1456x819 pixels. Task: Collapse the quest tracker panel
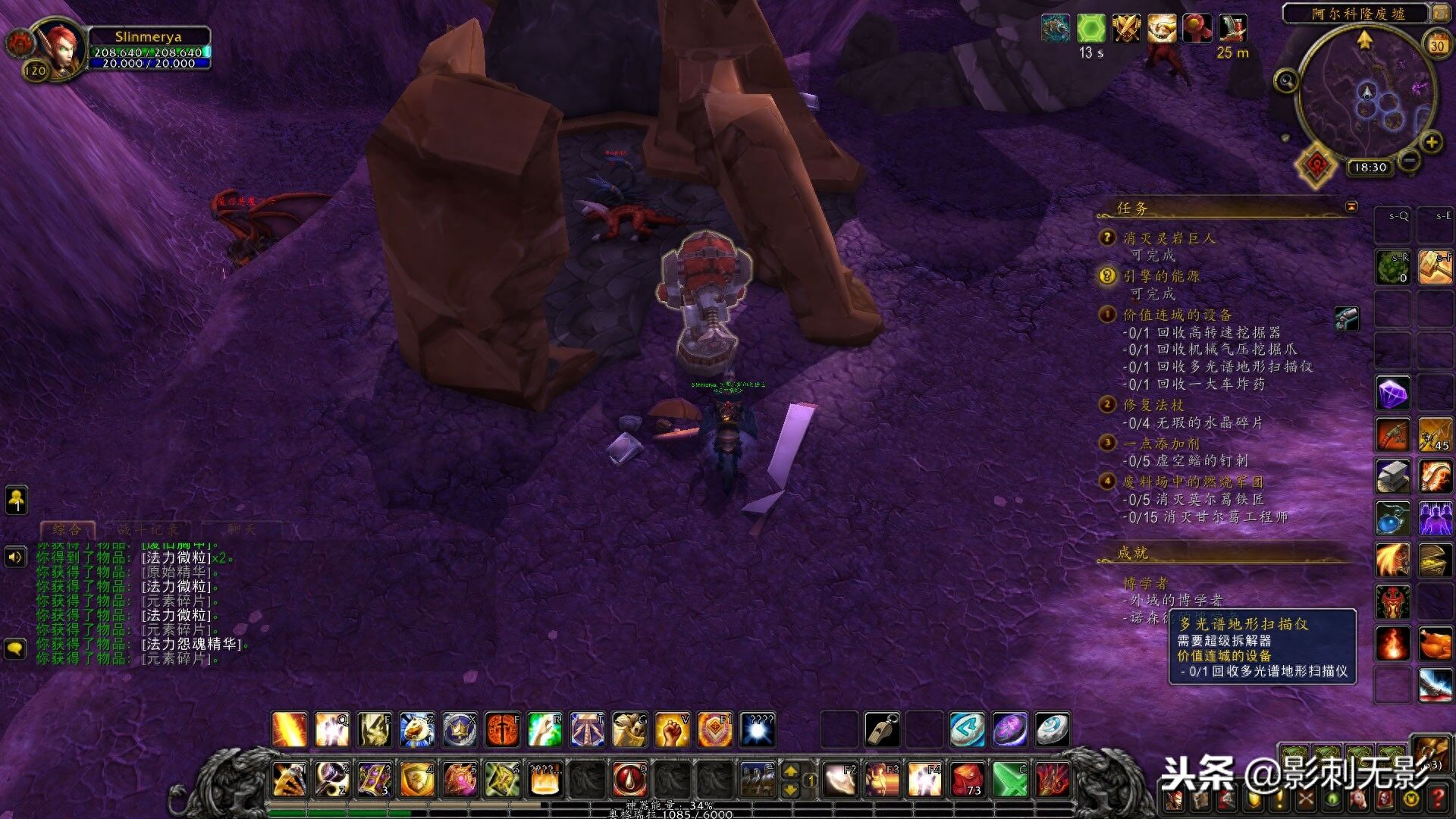tap(1351, 206)
